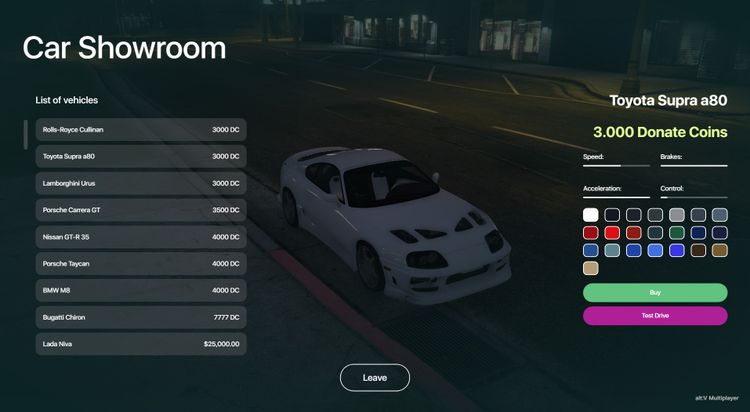This screenshot has width=750, height=412.
Task: Select the Porsche Taycan row
Action: pos(140,264)
